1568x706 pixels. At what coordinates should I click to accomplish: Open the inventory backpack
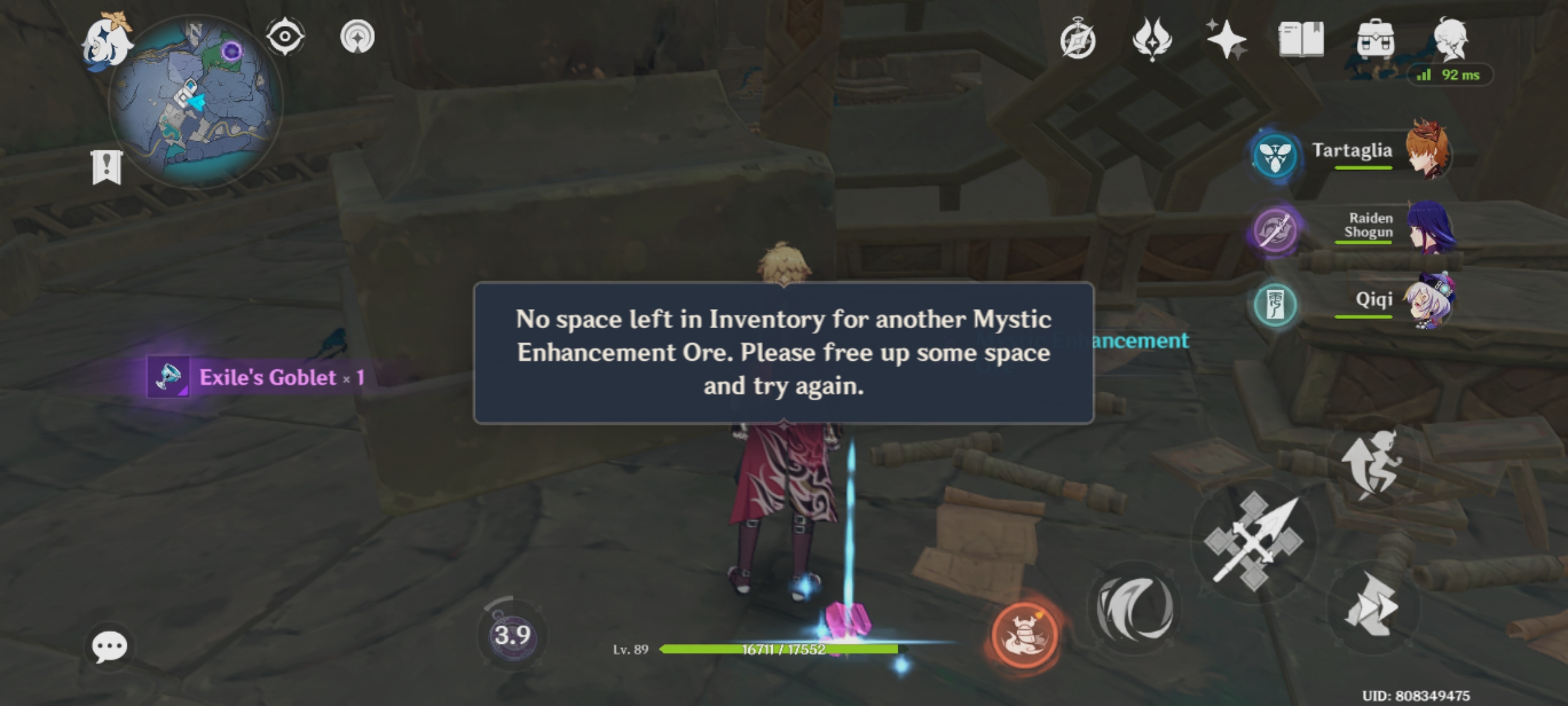[1377, 39]
